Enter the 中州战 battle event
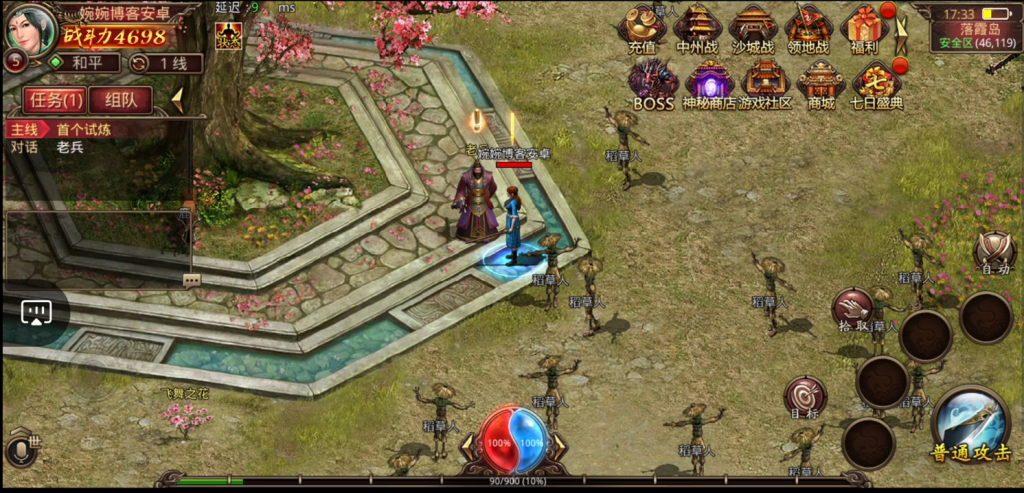Screen dimensions: 1024x493 click(x=698, y=29)
